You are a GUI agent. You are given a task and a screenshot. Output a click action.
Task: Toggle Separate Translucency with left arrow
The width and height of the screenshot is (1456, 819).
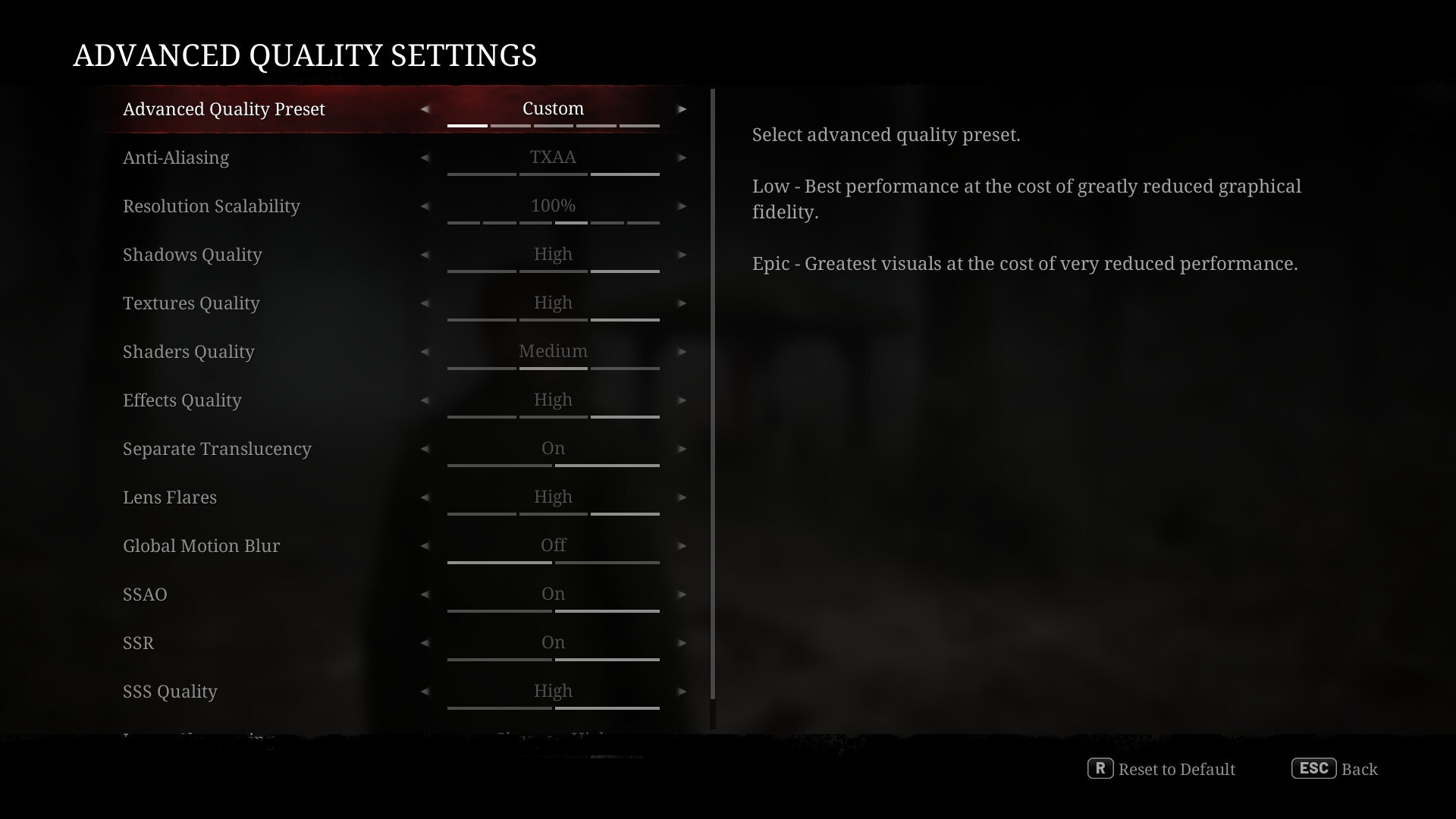point(425,449)
